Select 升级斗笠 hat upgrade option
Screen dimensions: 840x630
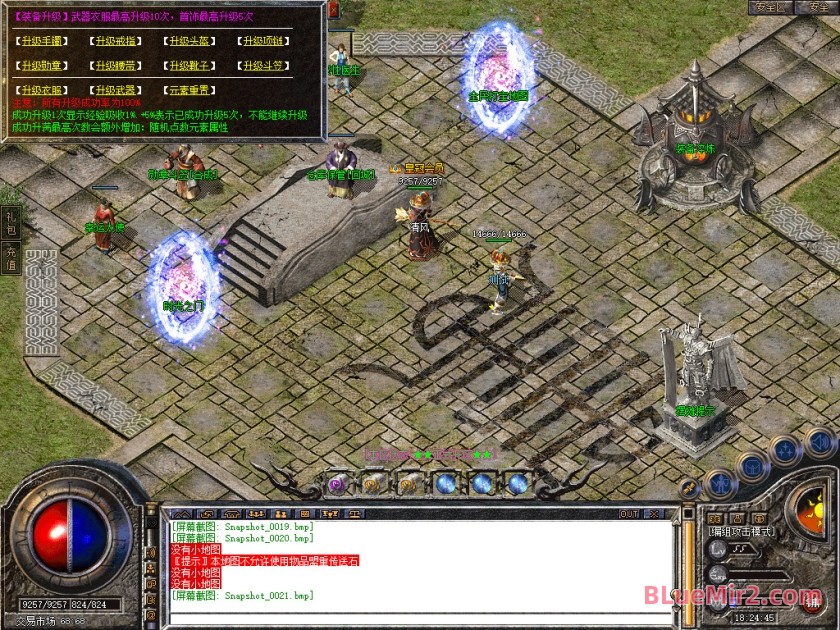[x=266, y=66]
